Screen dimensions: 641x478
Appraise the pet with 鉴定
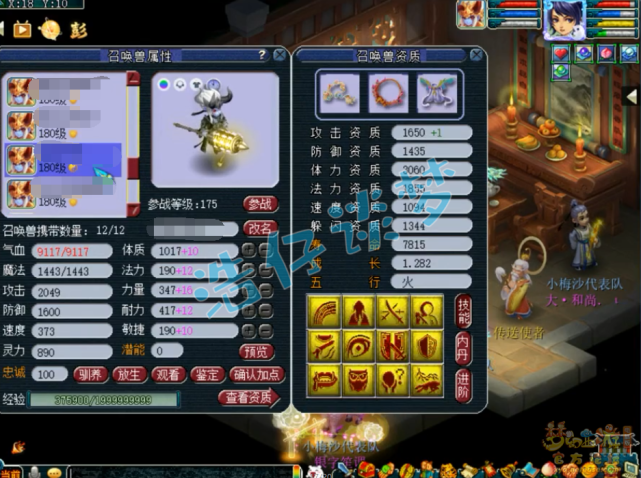tap(208, 375)
